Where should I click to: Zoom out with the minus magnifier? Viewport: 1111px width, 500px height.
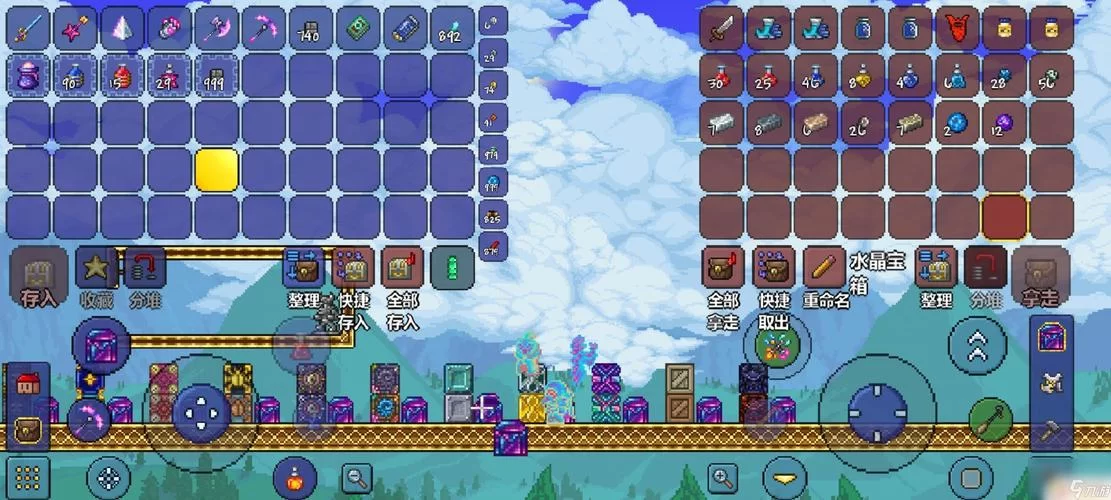[356, 478]
